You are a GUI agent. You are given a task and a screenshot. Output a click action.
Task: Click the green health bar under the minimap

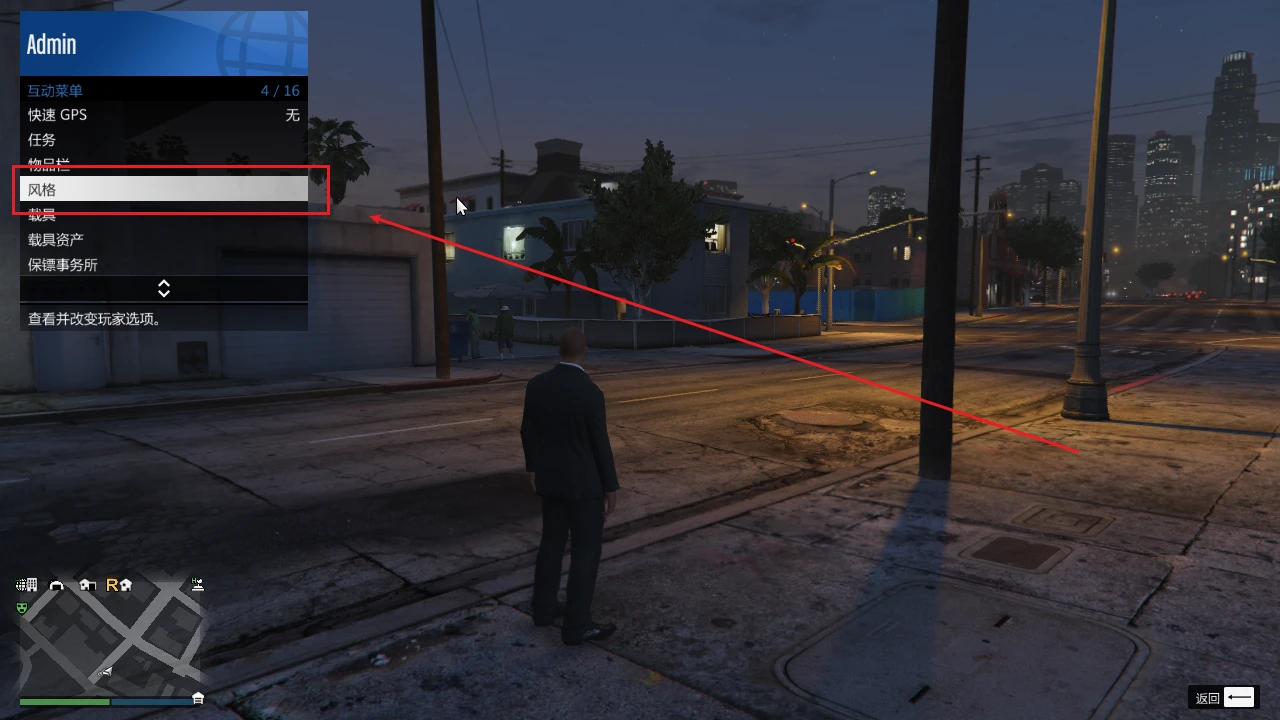click(64, 701)
